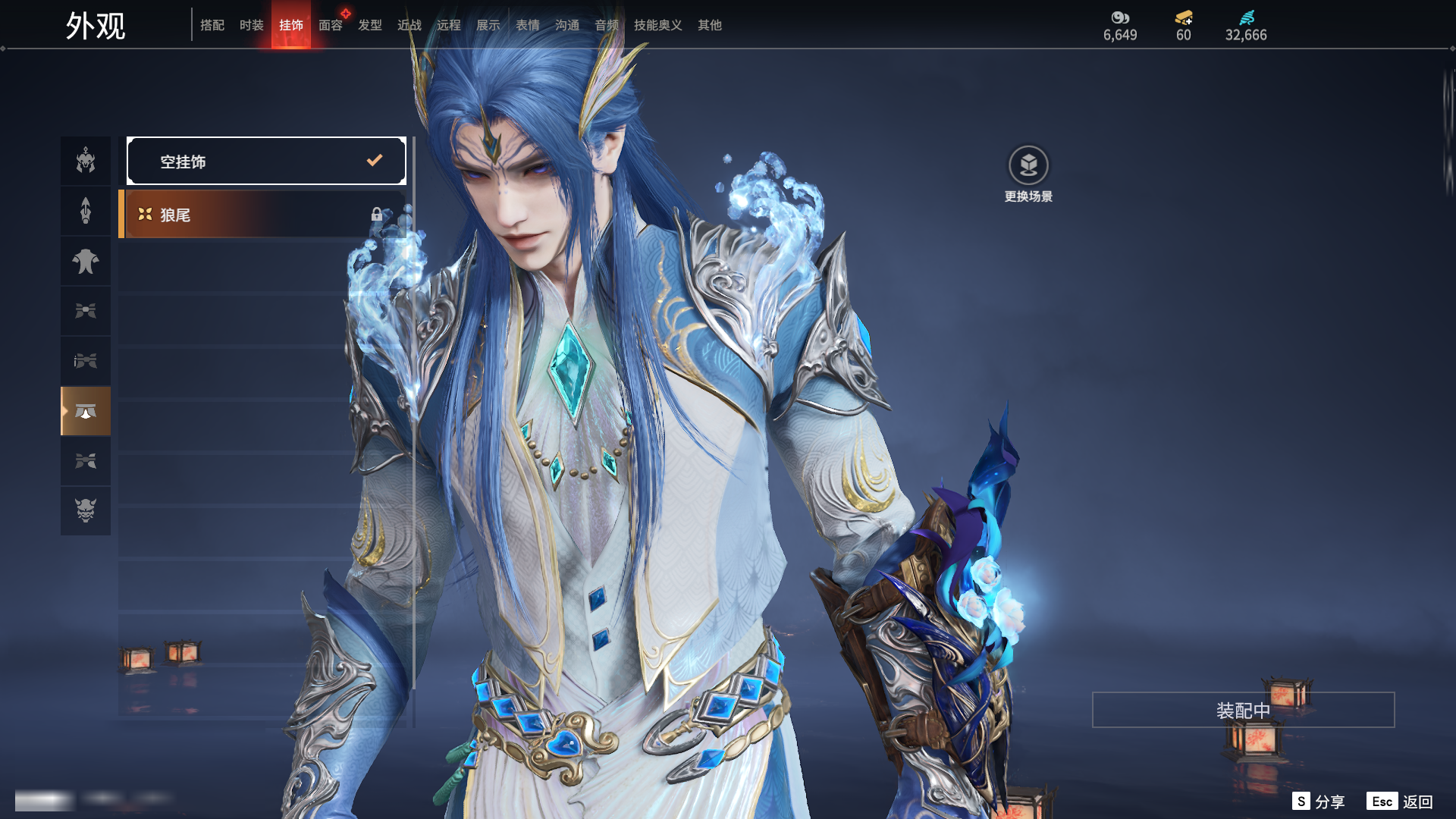Click the 分享 share button
Image resolution: width=1456 pixels, height=819 pixels.
click(1319, 802)
